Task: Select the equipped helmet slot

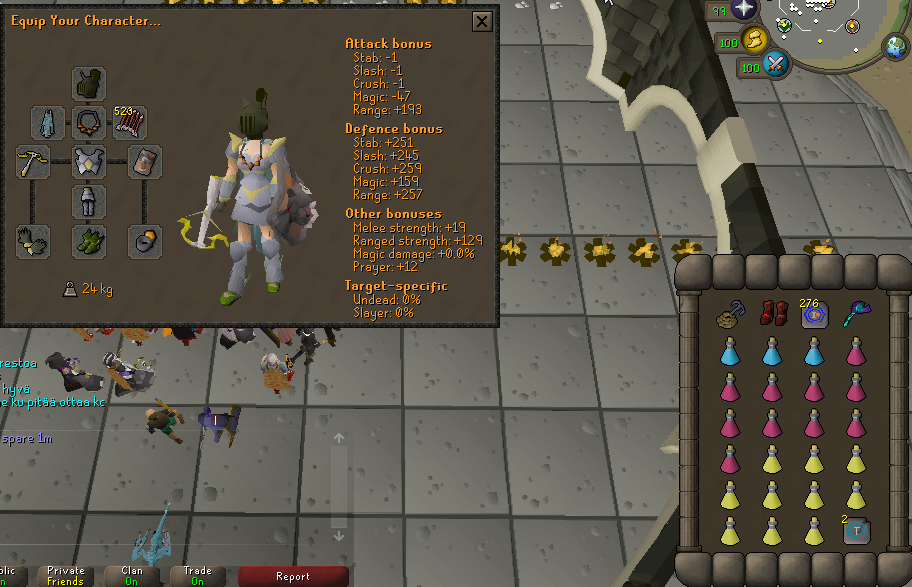Action: click(89, 84)
